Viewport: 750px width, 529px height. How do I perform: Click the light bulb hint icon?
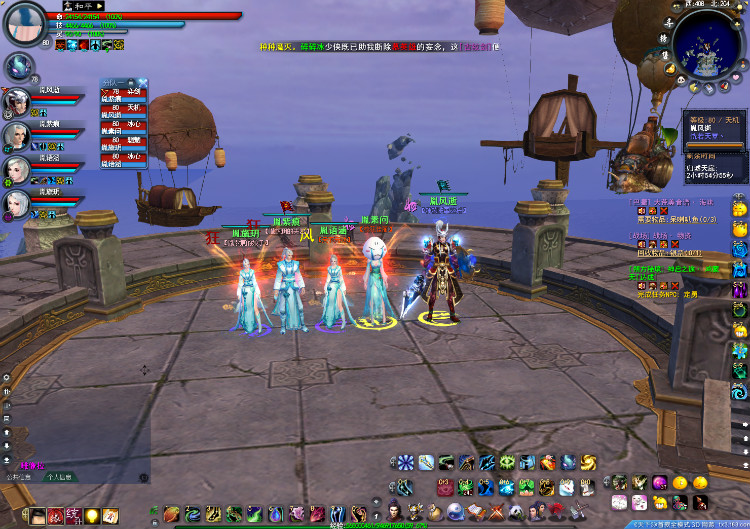click(x=92, y=515)
